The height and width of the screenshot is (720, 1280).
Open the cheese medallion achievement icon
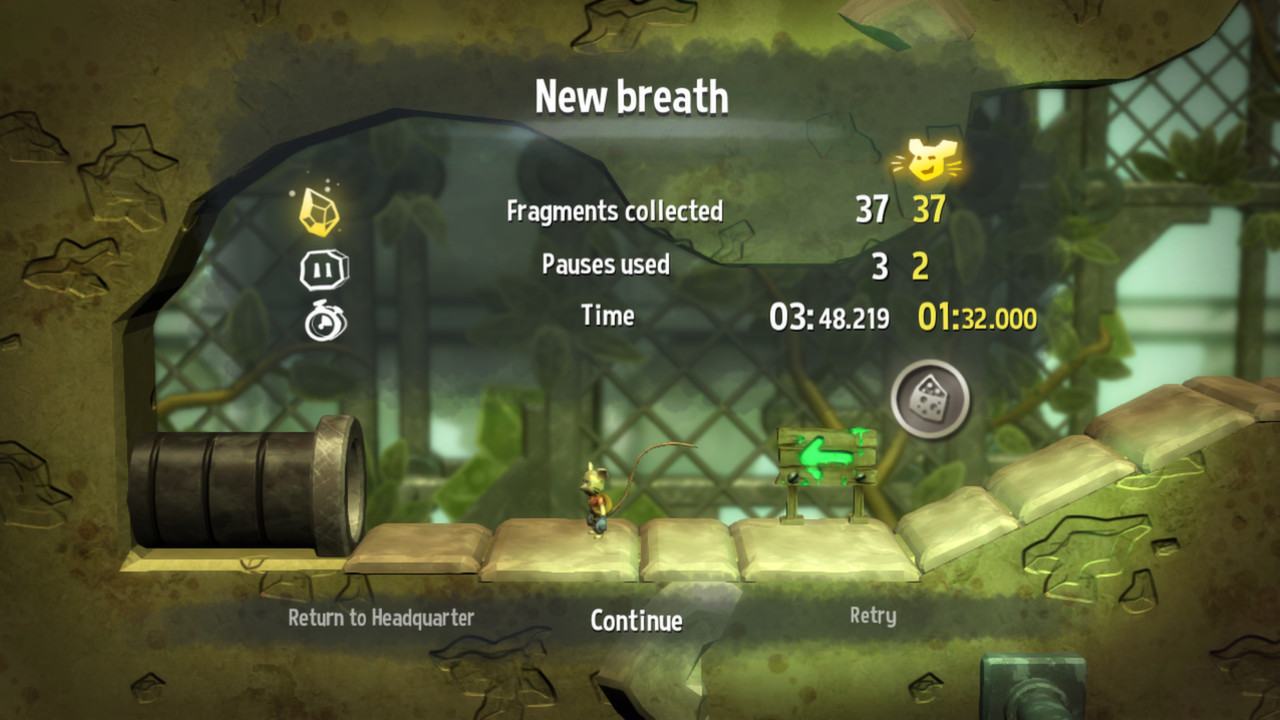929,399
